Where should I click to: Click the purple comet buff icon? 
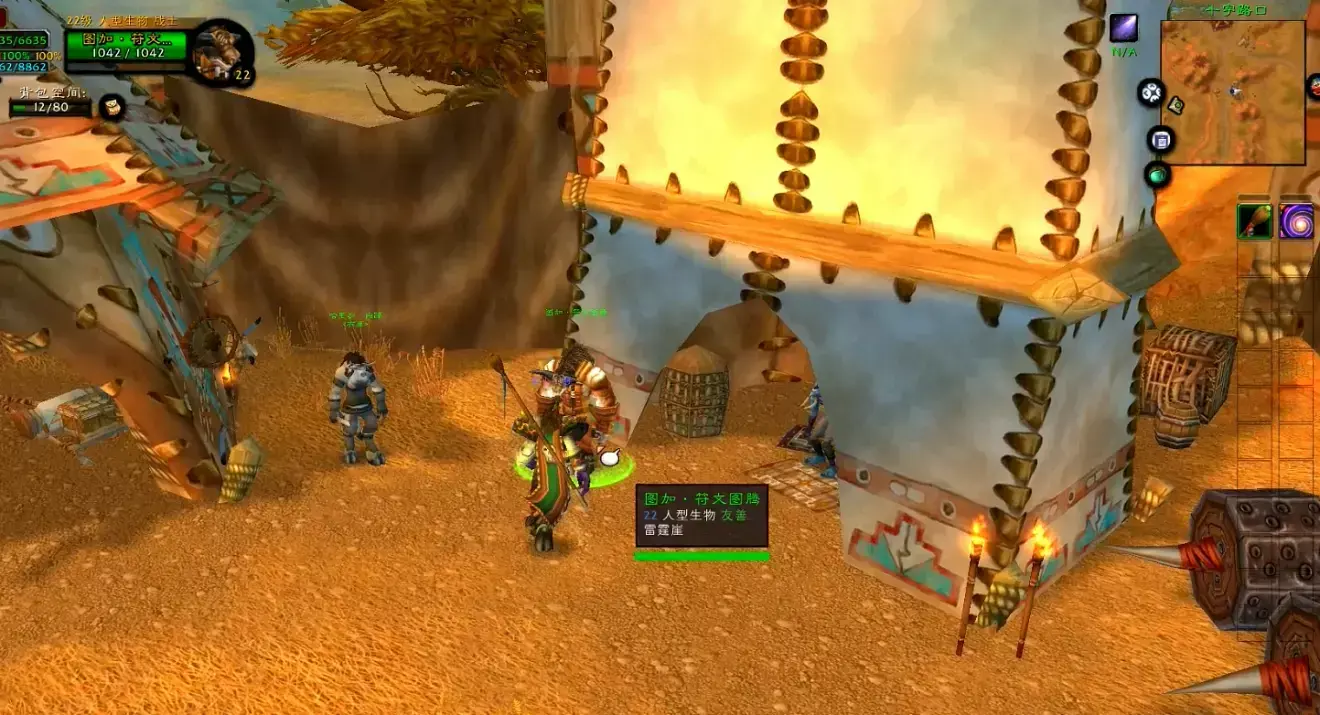tap(1124, 28)
